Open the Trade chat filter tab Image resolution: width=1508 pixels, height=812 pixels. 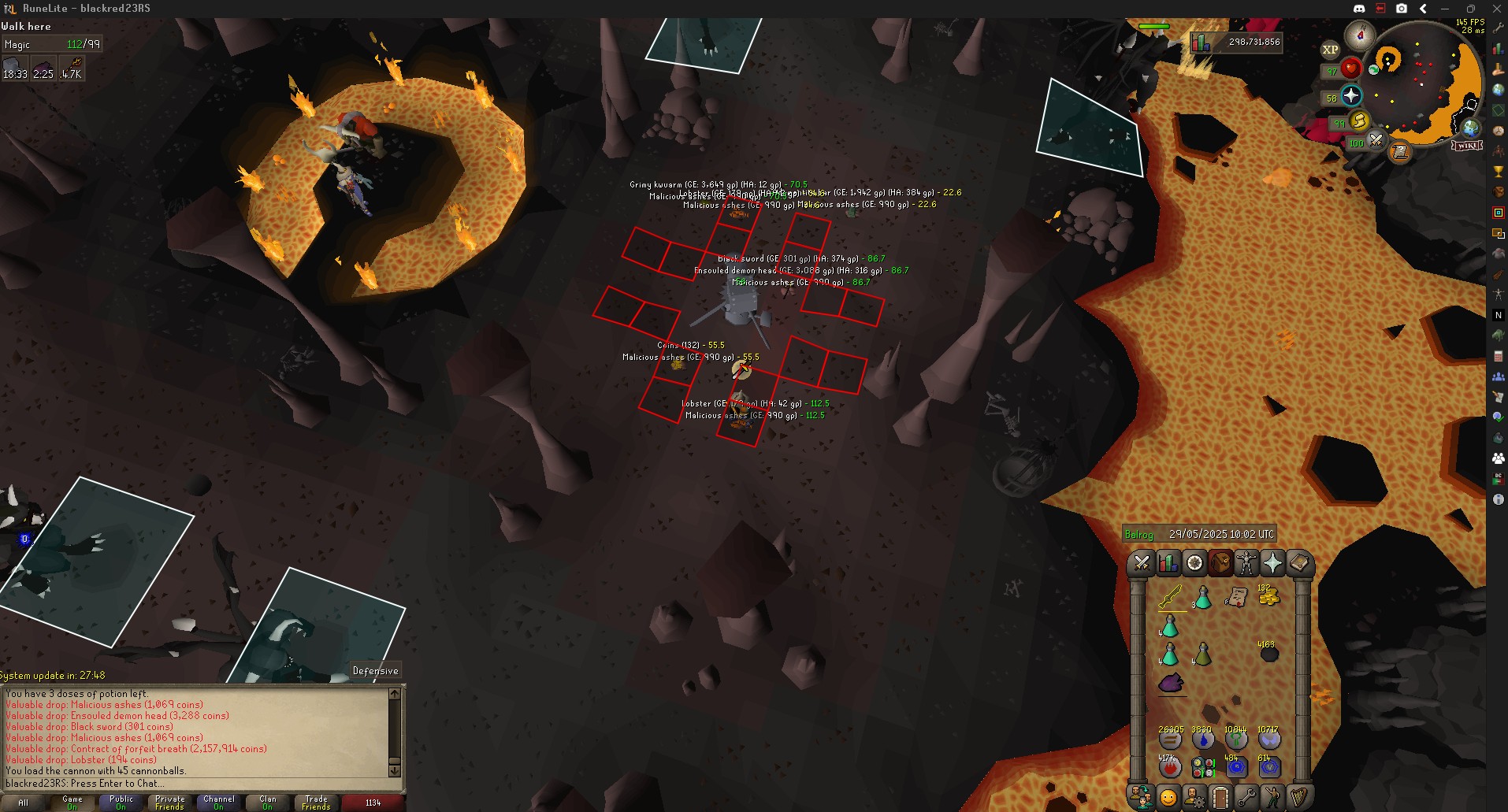[316, 802]
